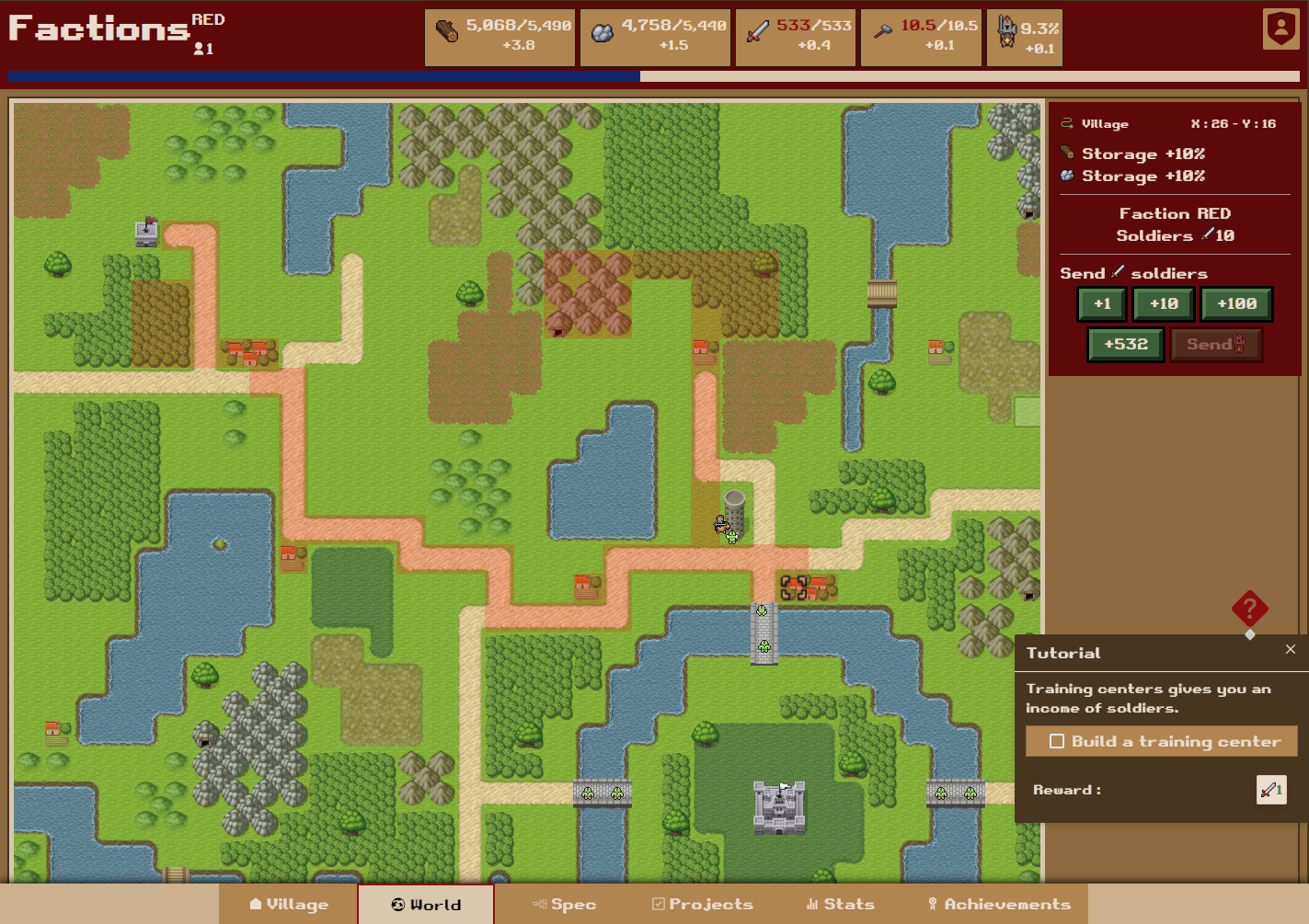Close the Tutorial panel
This screenshot has height=924, width=1309.
pyautogui.click(x=1291, y=649)
